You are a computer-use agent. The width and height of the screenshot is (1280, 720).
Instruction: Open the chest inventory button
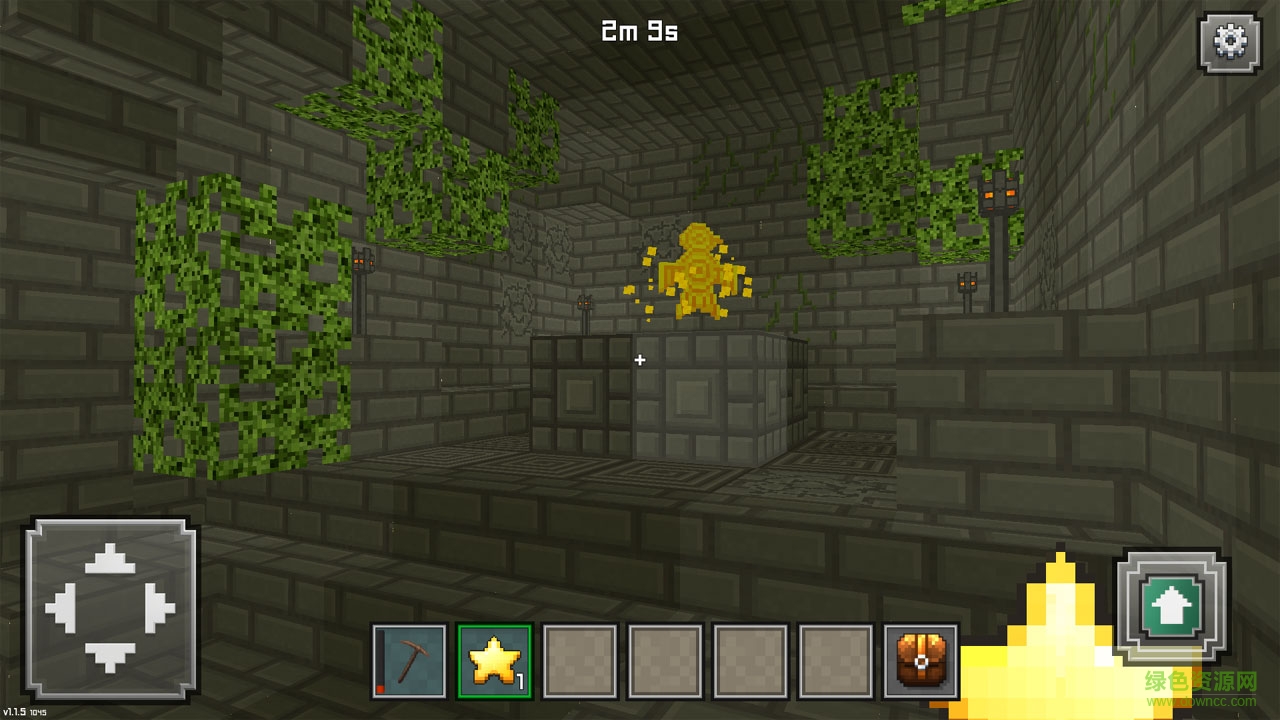point(921,661)
